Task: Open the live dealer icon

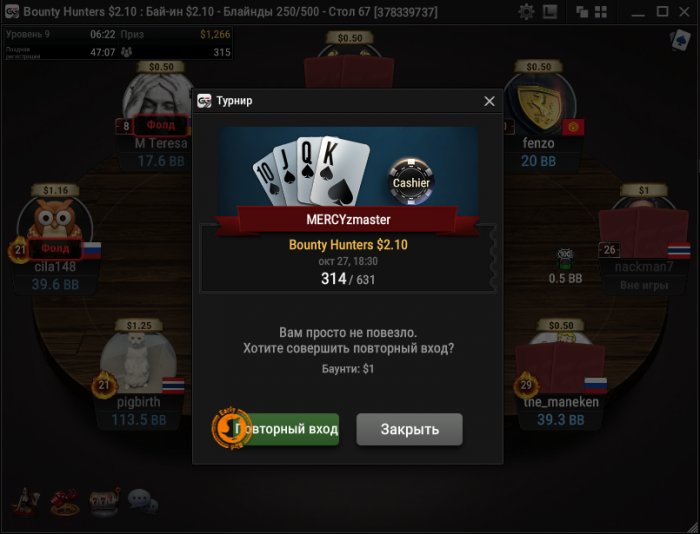Action: click(26, 498)
